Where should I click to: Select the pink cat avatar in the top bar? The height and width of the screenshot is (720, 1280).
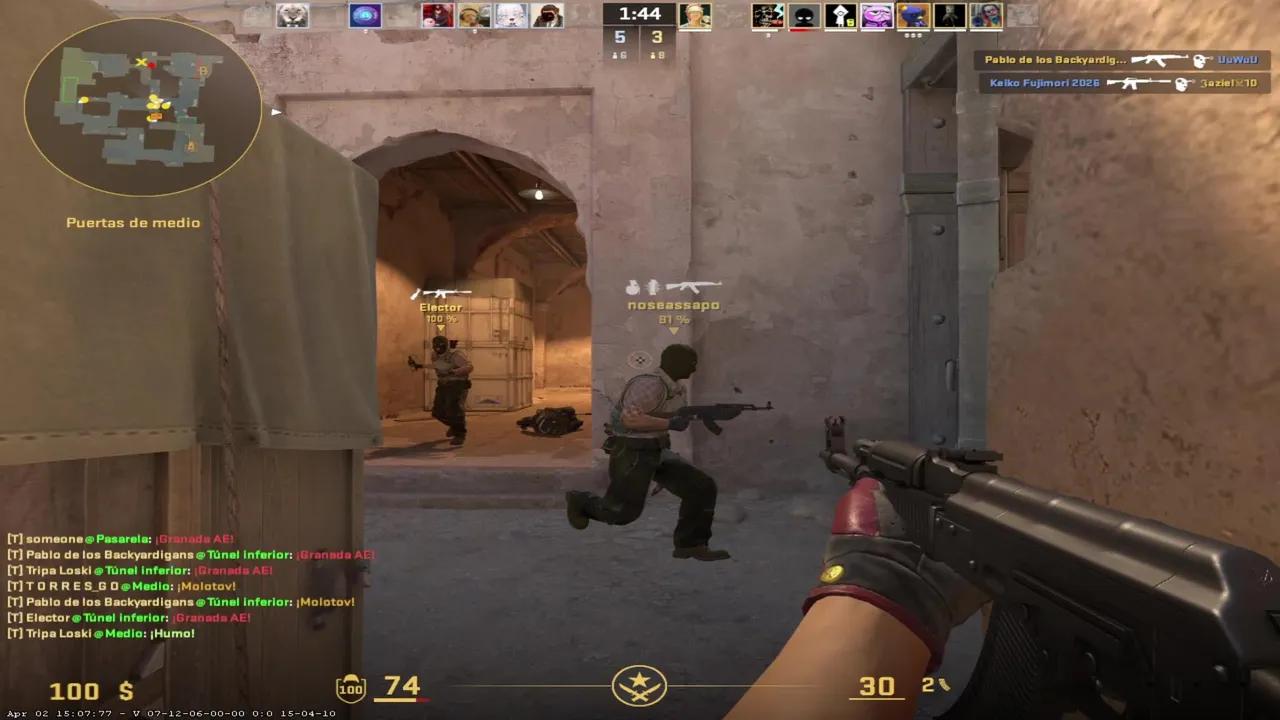[x=876, y=15]
